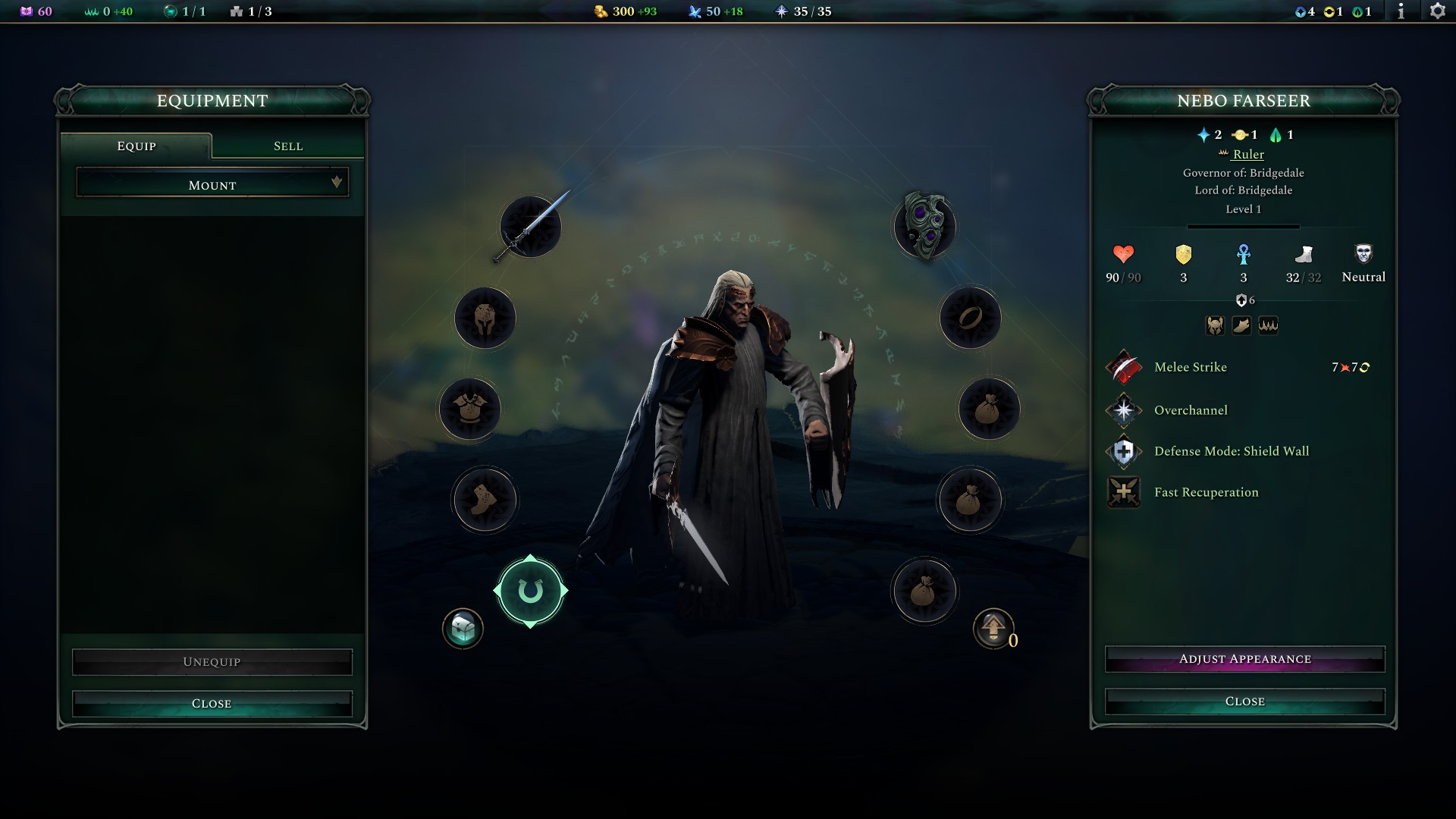Select the chest armor slot
Viewport: 1456px width, 819px height.
tap(470, 409)
